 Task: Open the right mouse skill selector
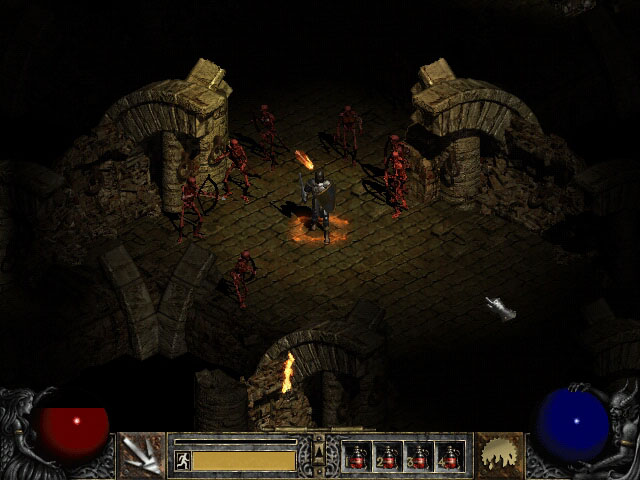coord(499,455)
